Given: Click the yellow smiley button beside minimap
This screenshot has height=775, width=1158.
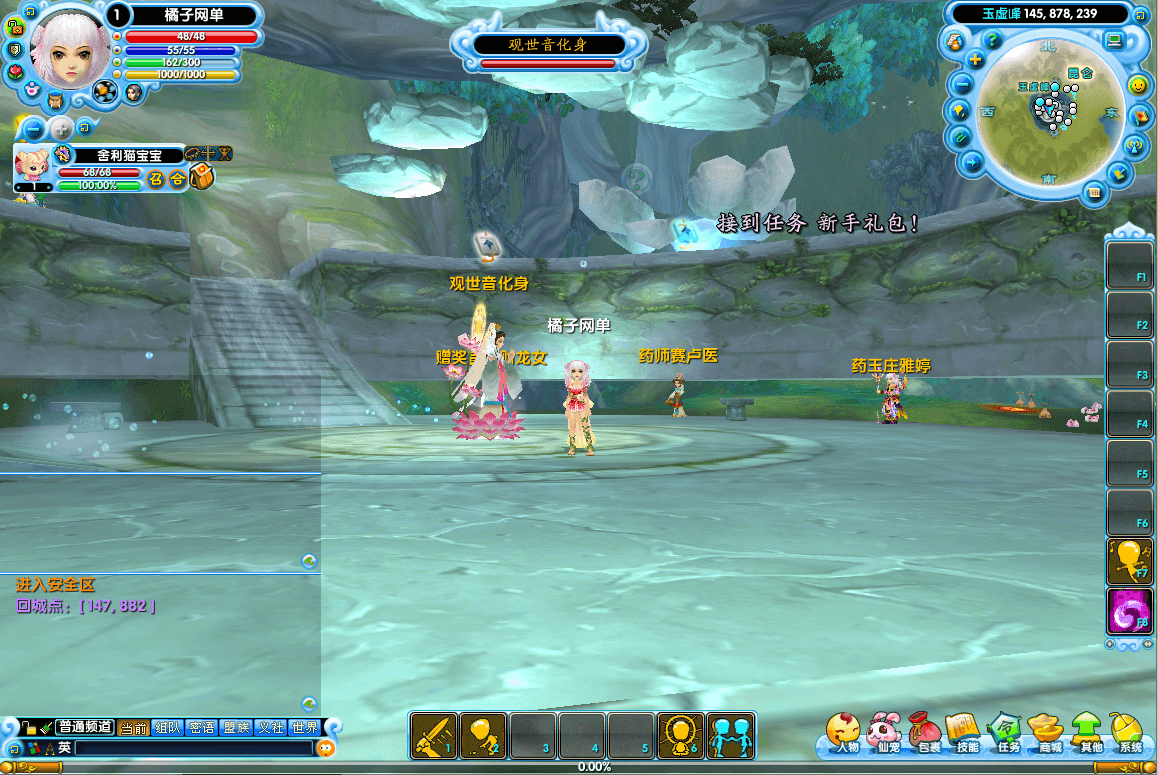Looking at the screenshot, I should (1137, 86).
